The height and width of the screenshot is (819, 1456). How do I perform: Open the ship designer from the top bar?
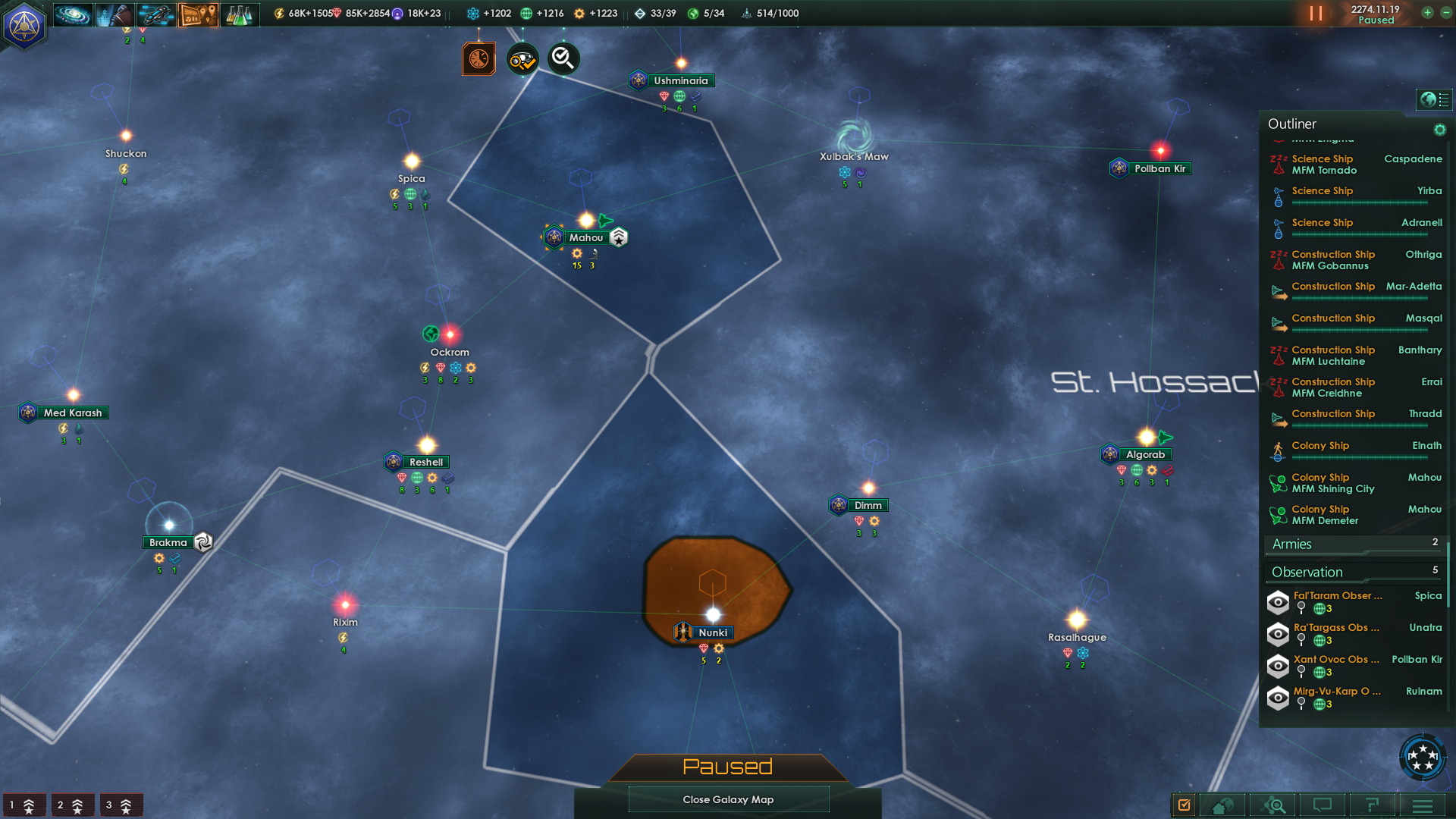pos(156,14)
